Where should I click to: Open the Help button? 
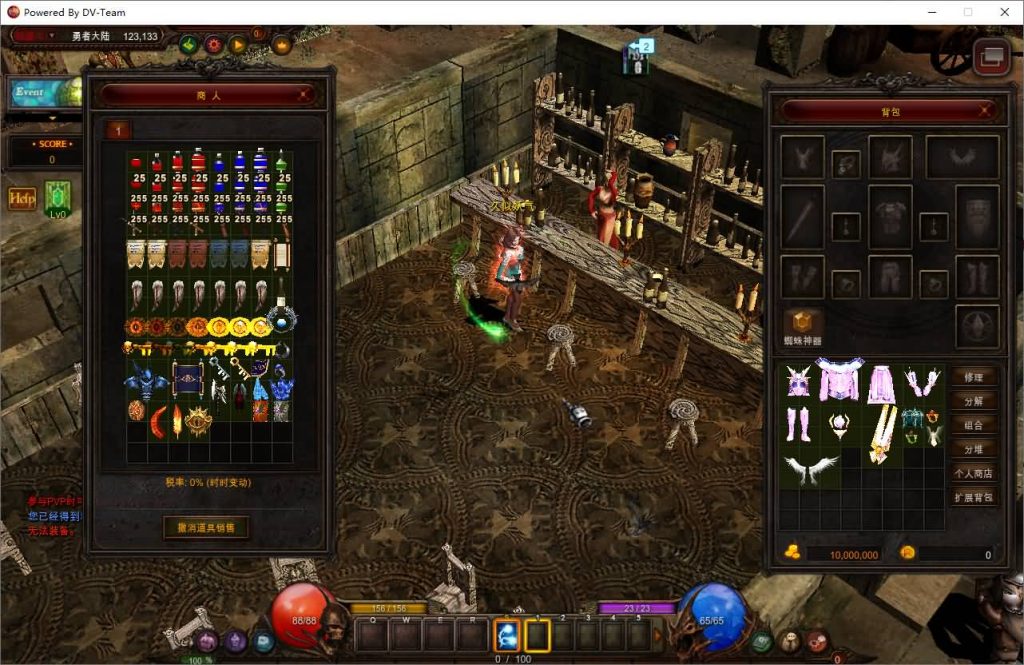22,198
